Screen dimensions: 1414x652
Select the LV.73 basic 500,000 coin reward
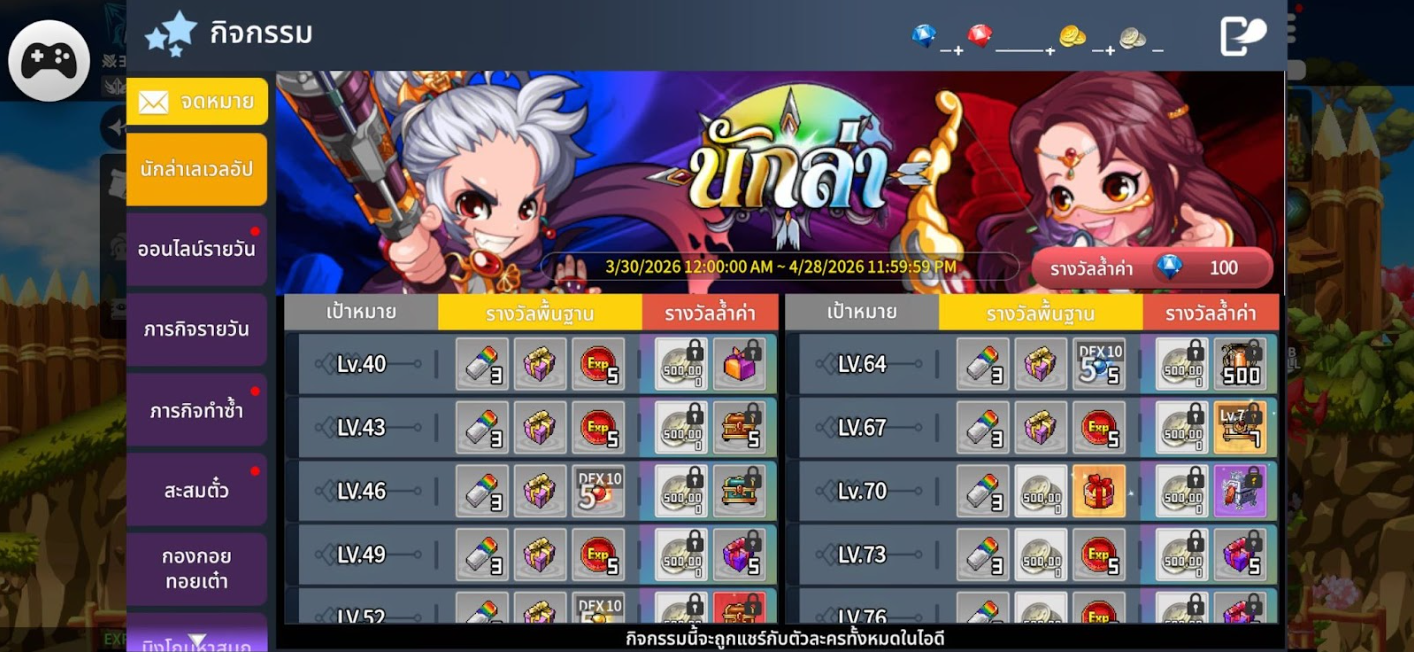click(1040, 554)
